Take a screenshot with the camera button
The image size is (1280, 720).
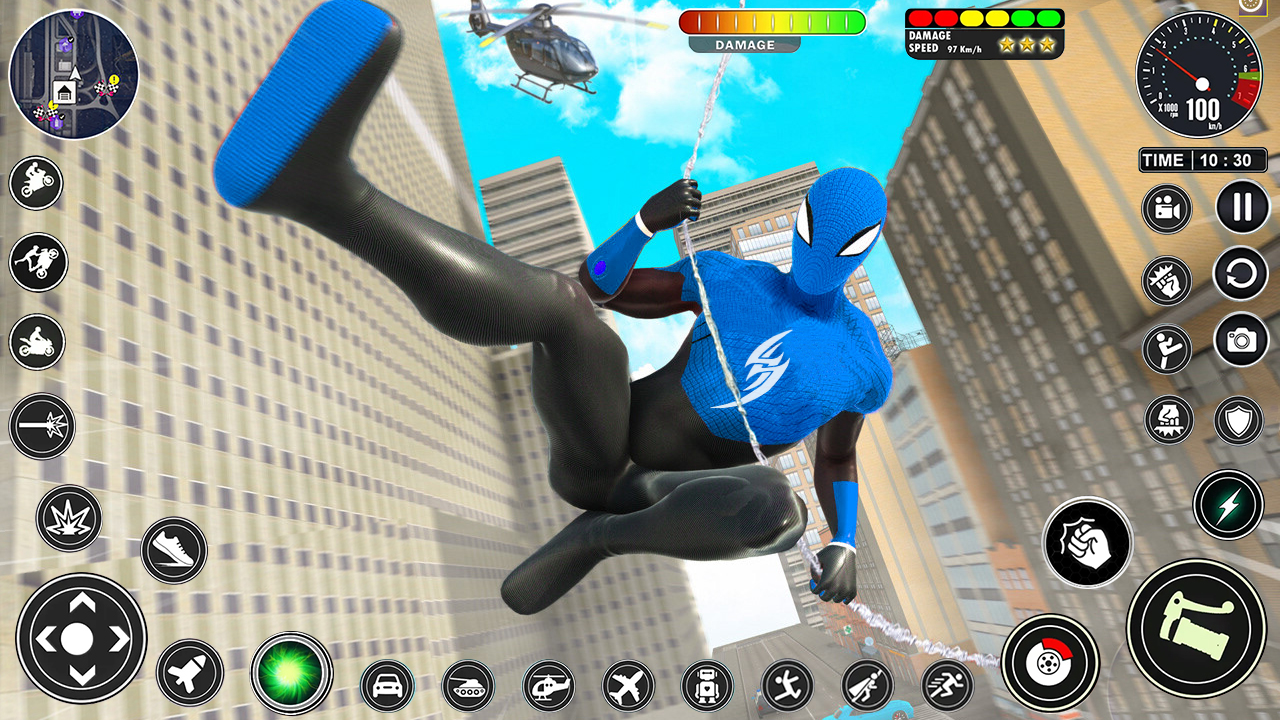(x=1240, y=338)
